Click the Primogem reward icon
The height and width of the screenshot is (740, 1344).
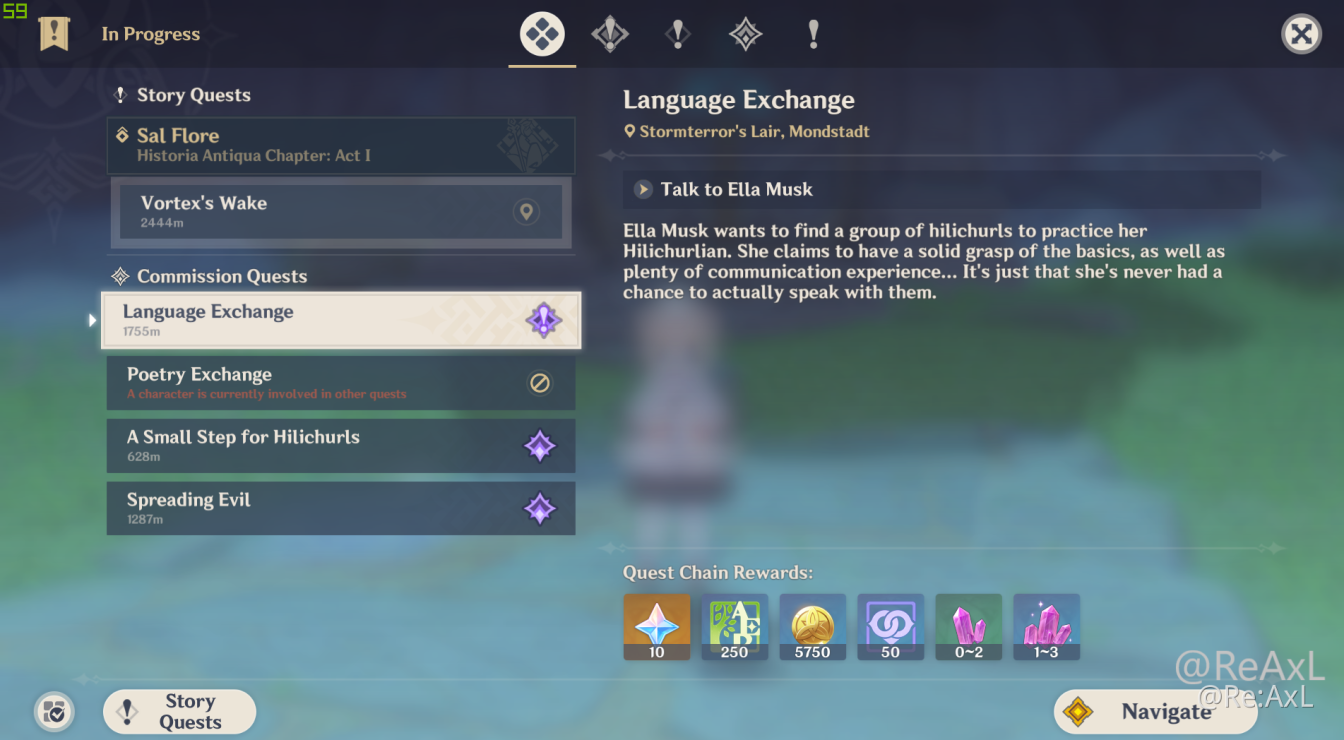pyautogui.click(x=656, y=627)
